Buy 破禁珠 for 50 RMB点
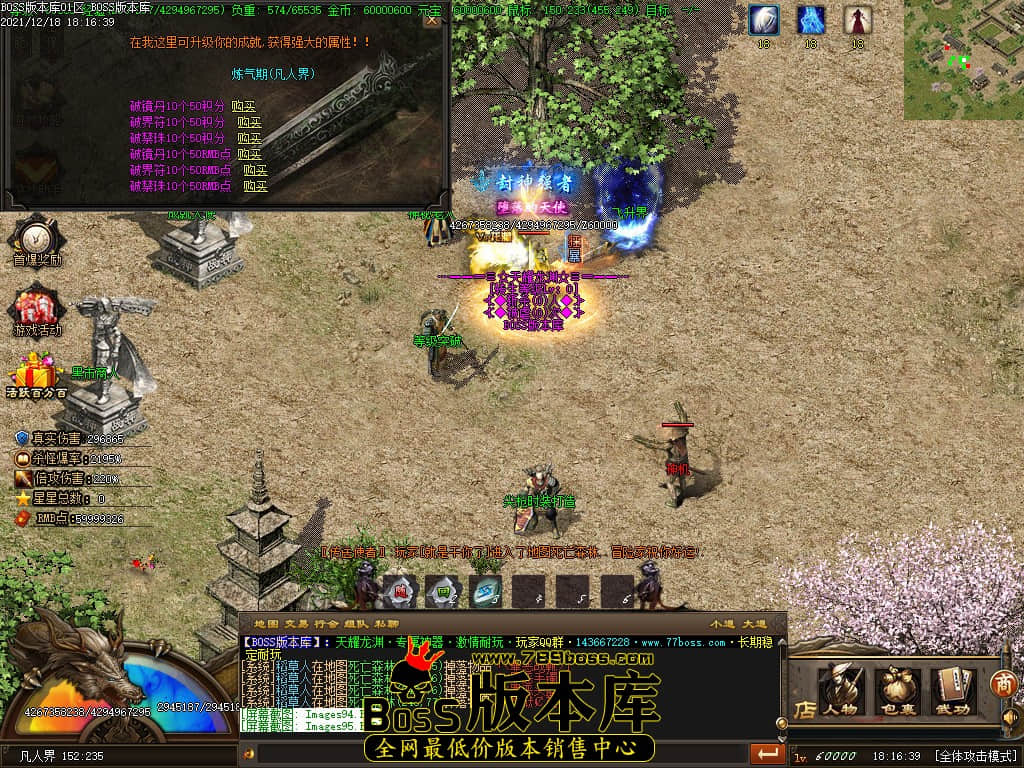1024x768 pixels. point(256,186)
